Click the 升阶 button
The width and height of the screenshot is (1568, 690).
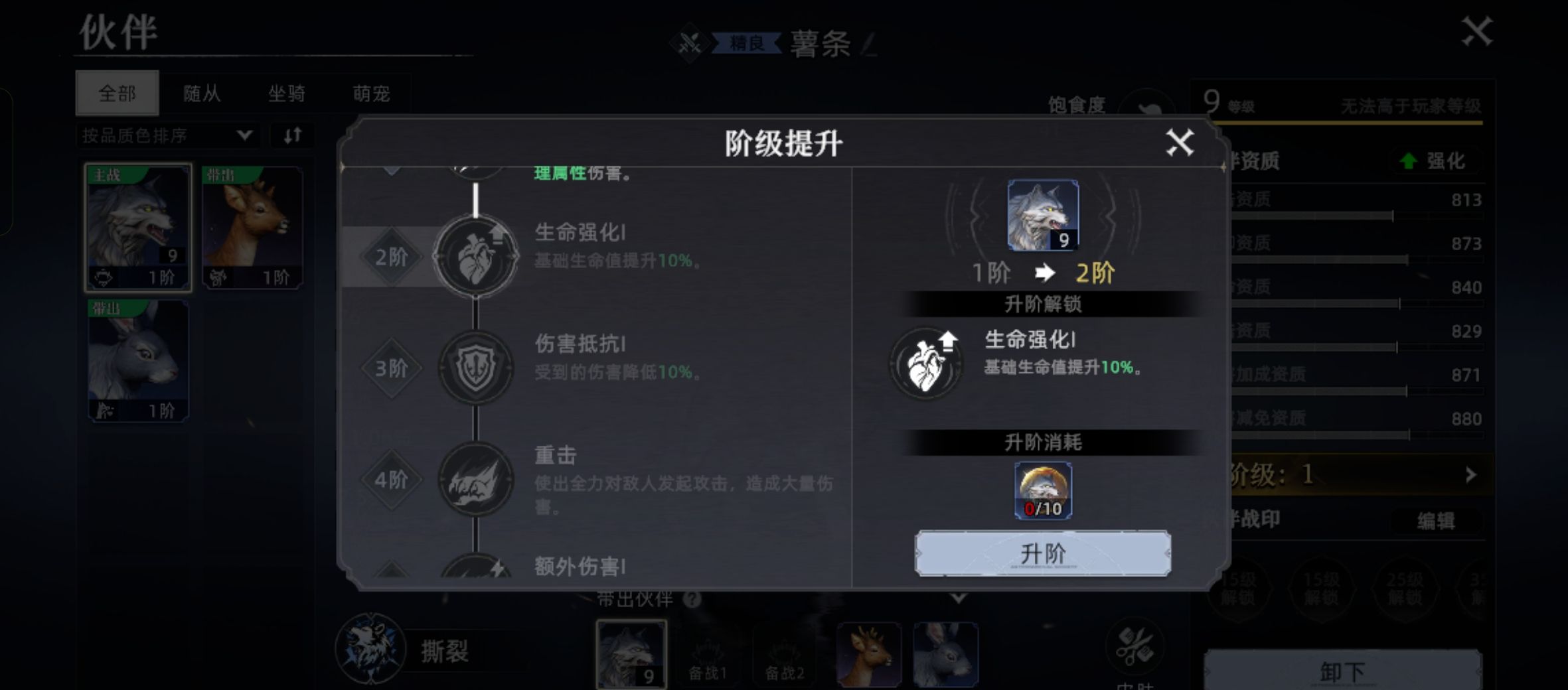1043,553
